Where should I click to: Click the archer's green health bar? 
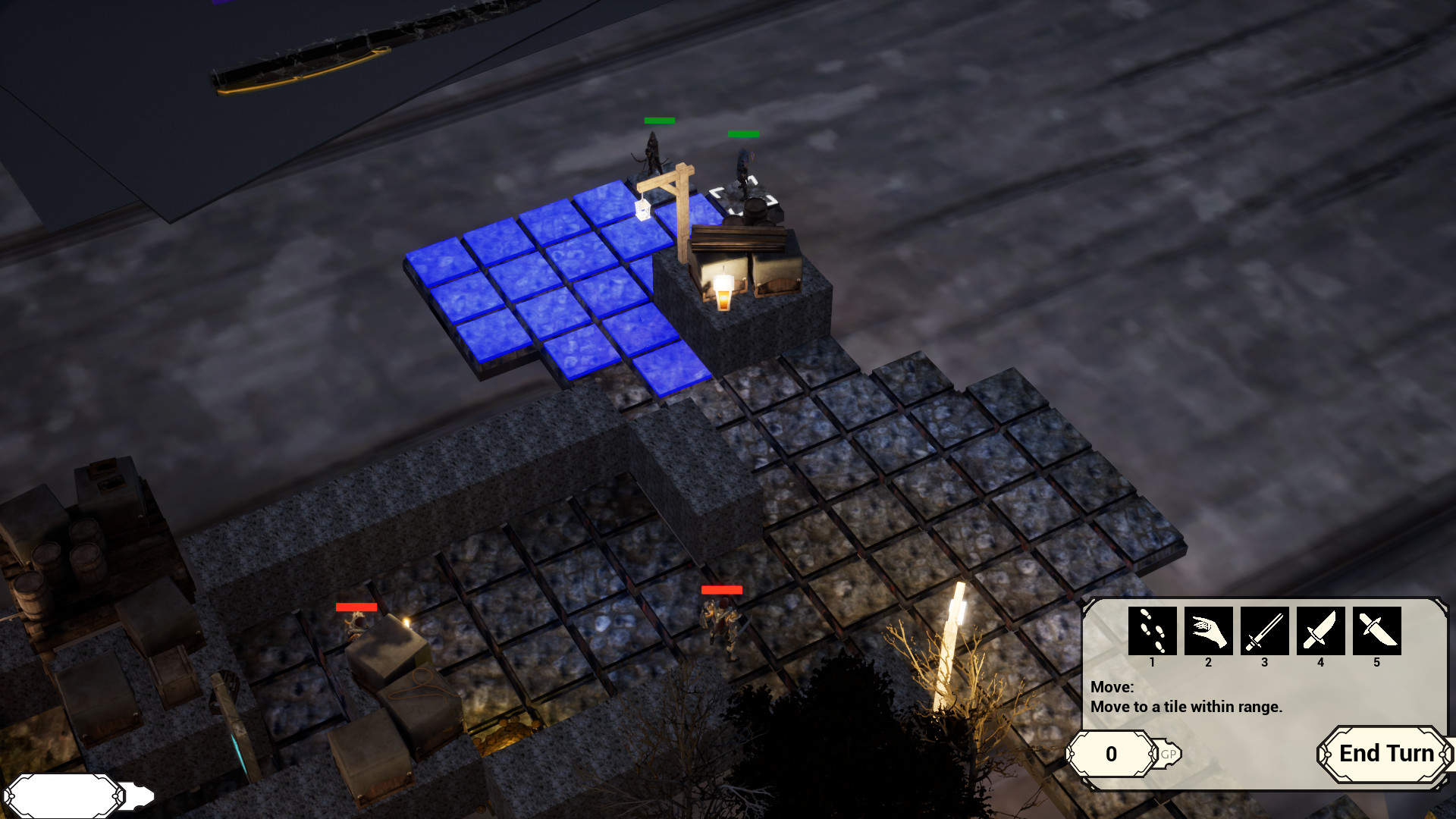pyautogui.click(x=658, y=121)
